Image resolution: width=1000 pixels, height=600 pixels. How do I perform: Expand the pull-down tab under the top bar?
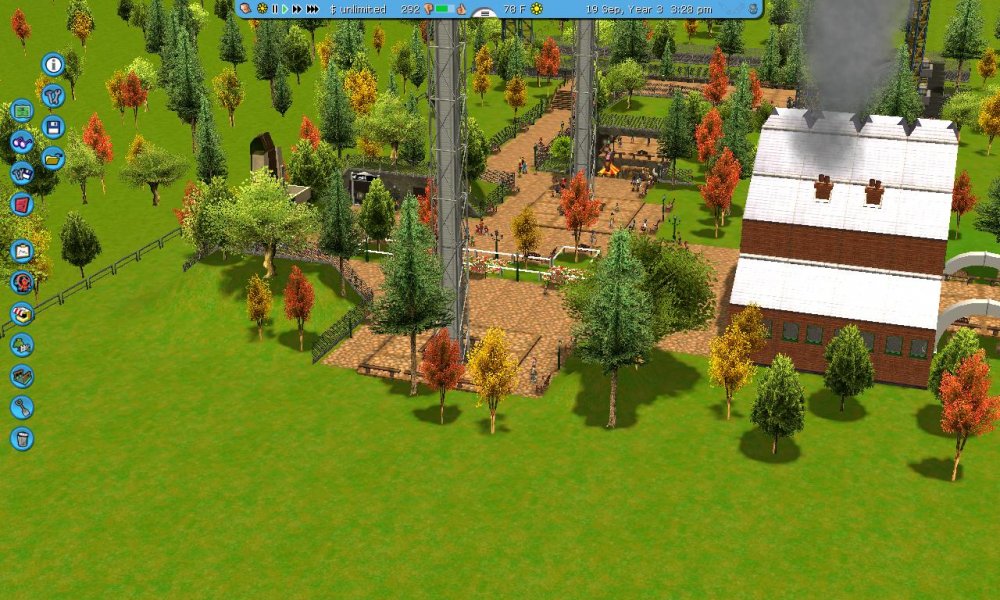coord(484,14)
